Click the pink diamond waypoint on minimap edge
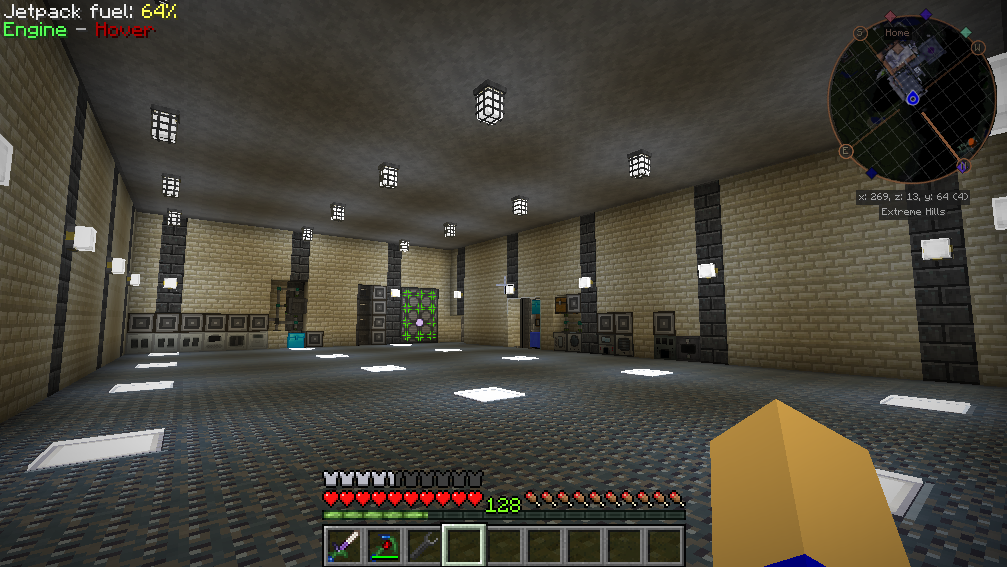This screenshot has height=567, width=1007. coord(890,17)
